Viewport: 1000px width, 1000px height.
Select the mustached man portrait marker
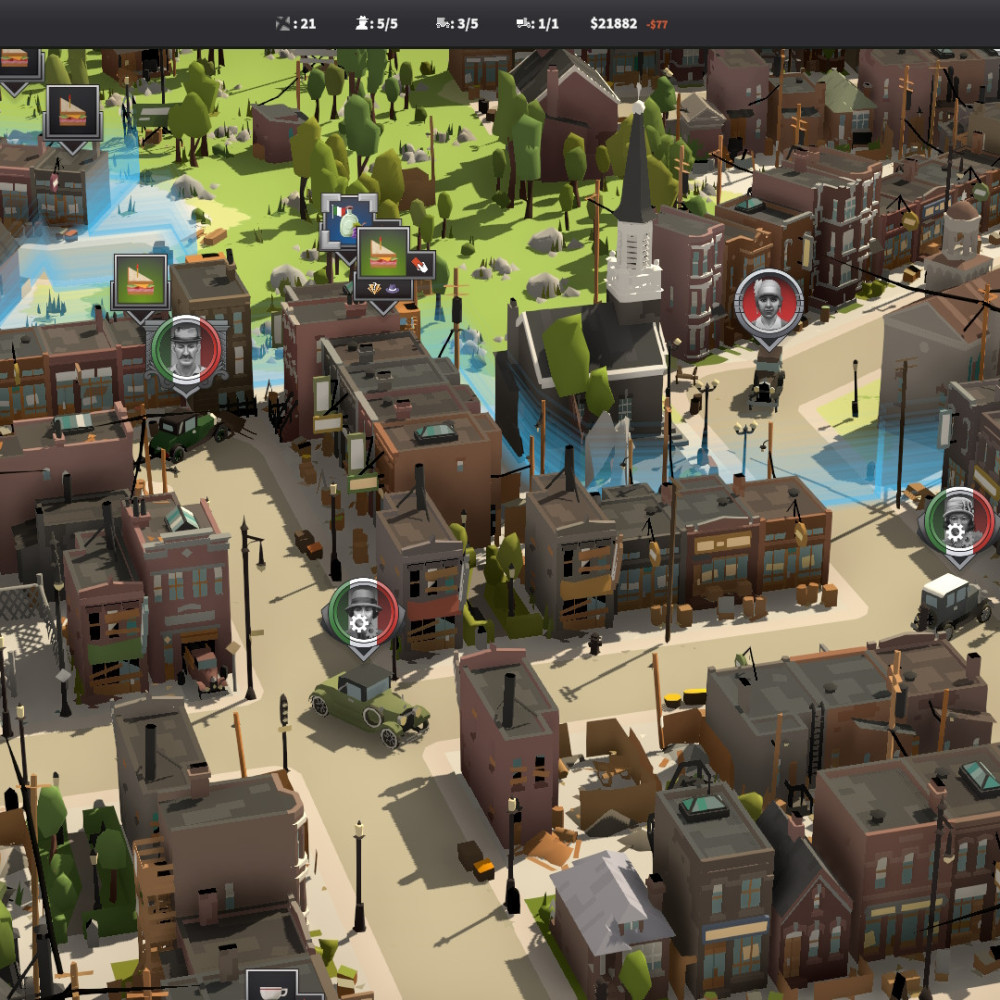(x=186, y=349)
